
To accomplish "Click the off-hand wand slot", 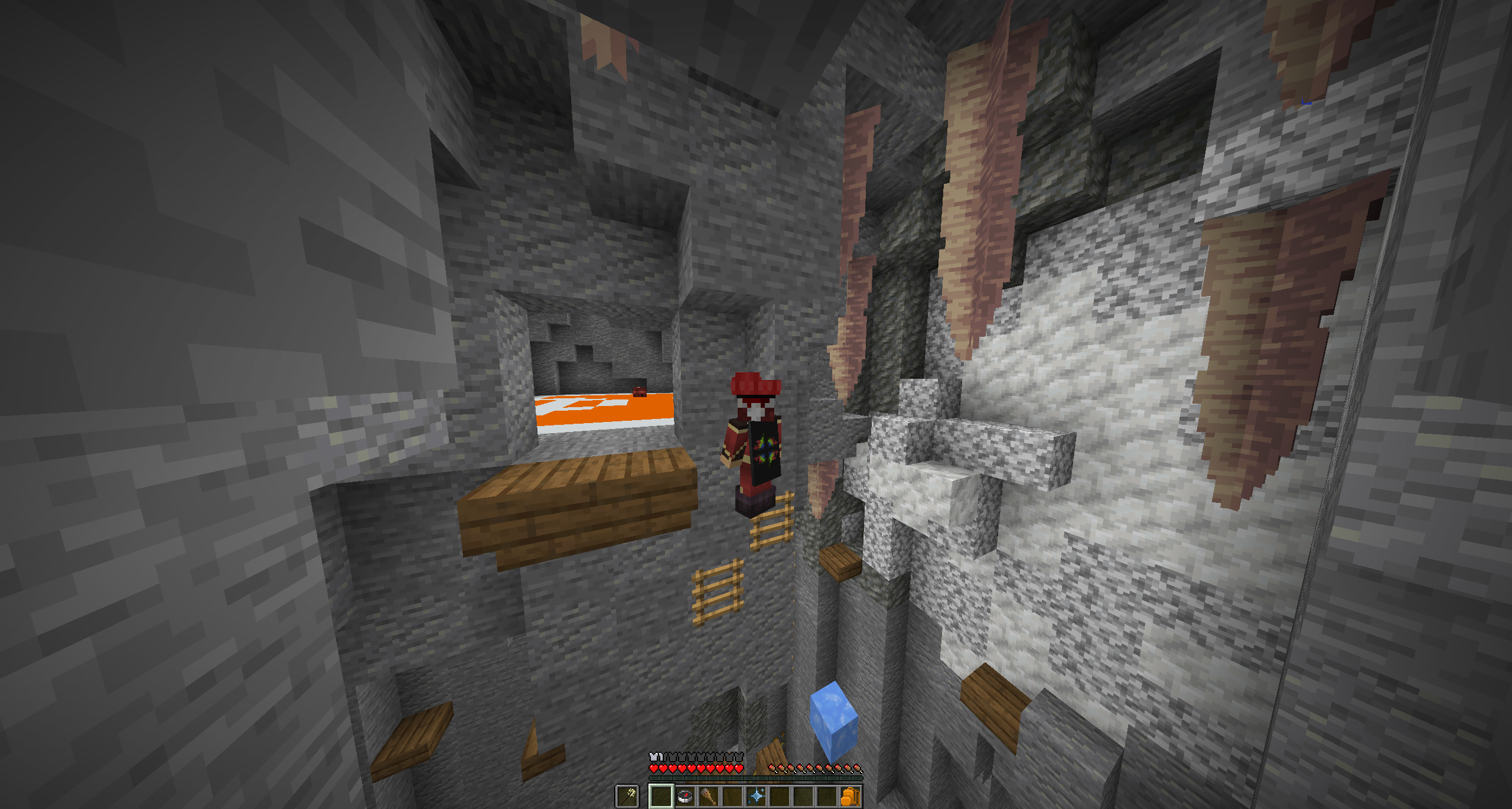I will point(627,797).
